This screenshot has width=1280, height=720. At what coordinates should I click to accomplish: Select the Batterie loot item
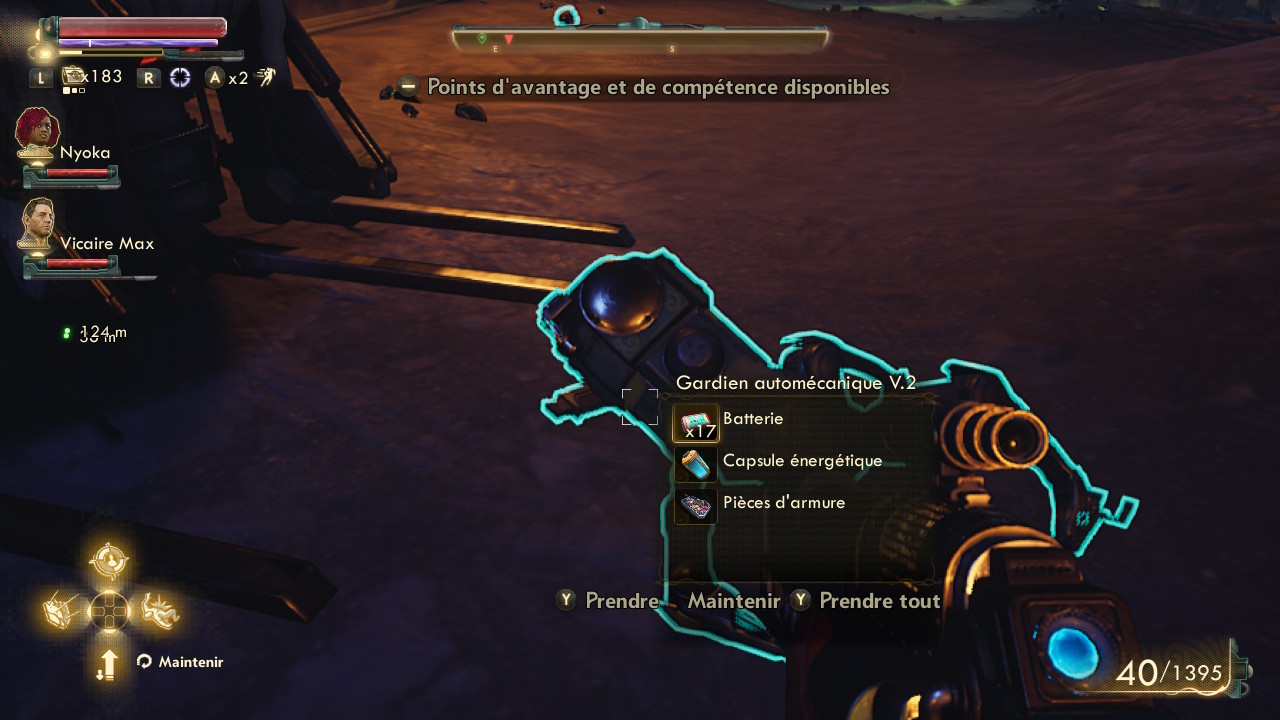(752, 421)
